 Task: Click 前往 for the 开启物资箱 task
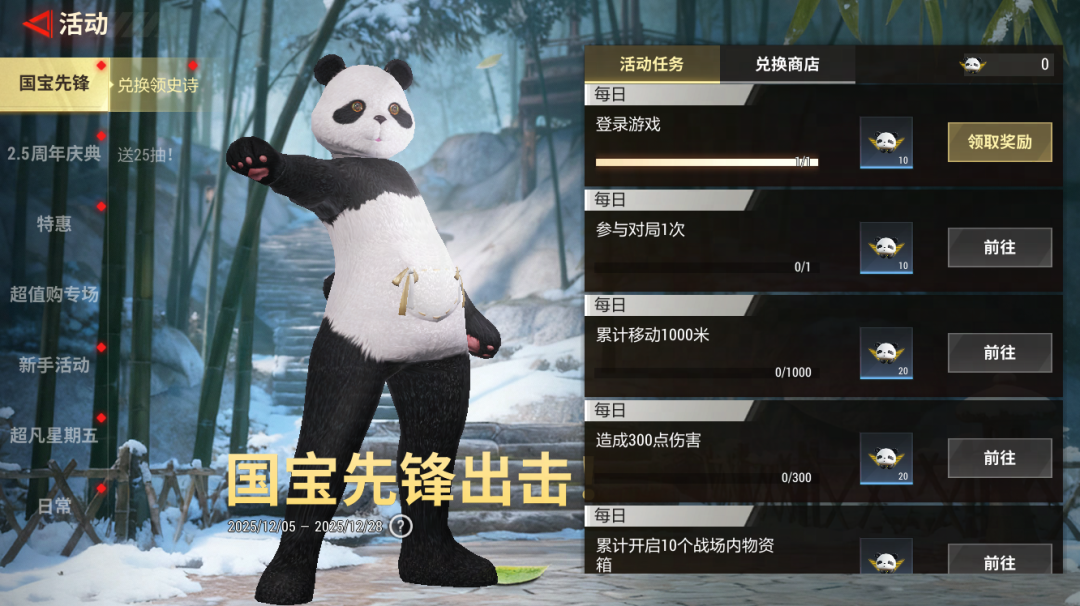click(999, 561)
